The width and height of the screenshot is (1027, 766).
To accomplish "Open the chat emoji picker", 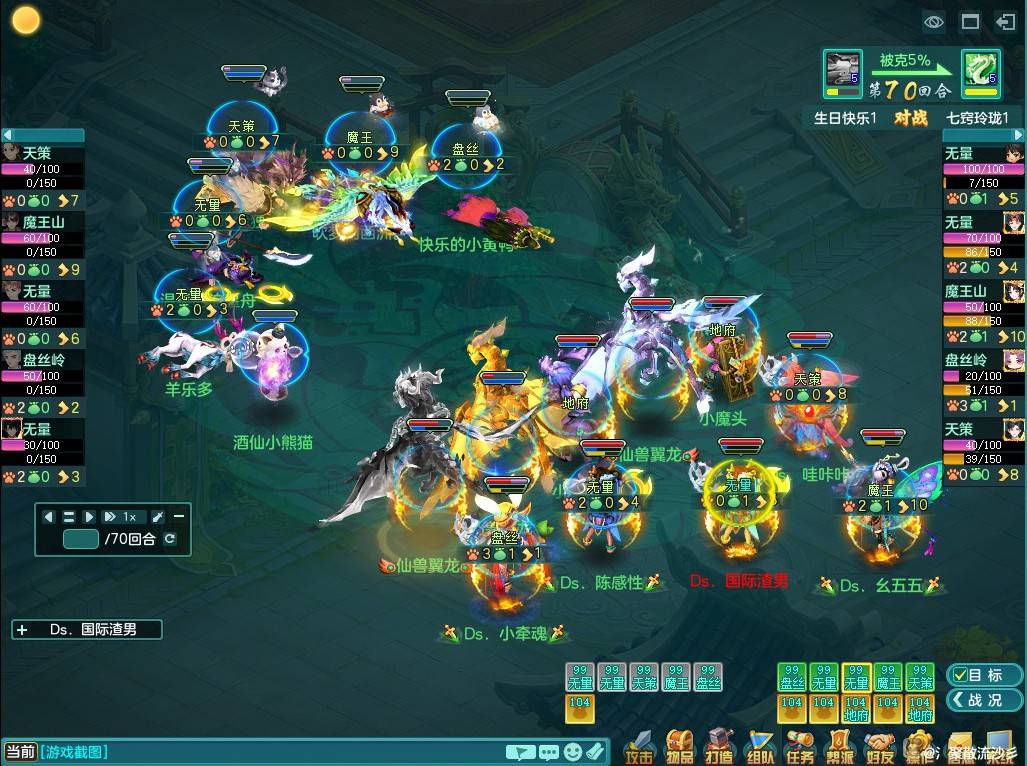I will coord(573,752).
